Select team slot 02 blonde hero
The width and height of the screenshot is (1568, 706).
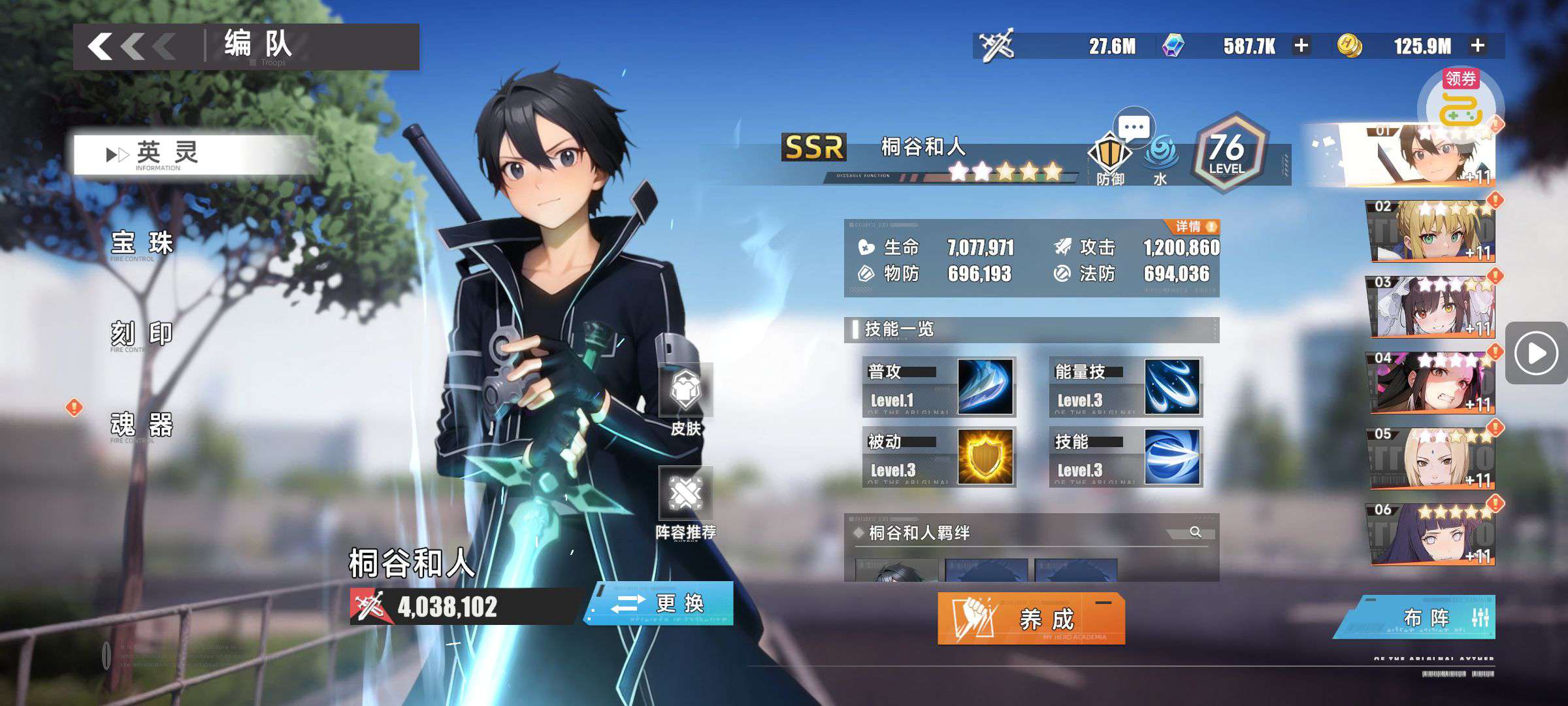click(1431, 231)
